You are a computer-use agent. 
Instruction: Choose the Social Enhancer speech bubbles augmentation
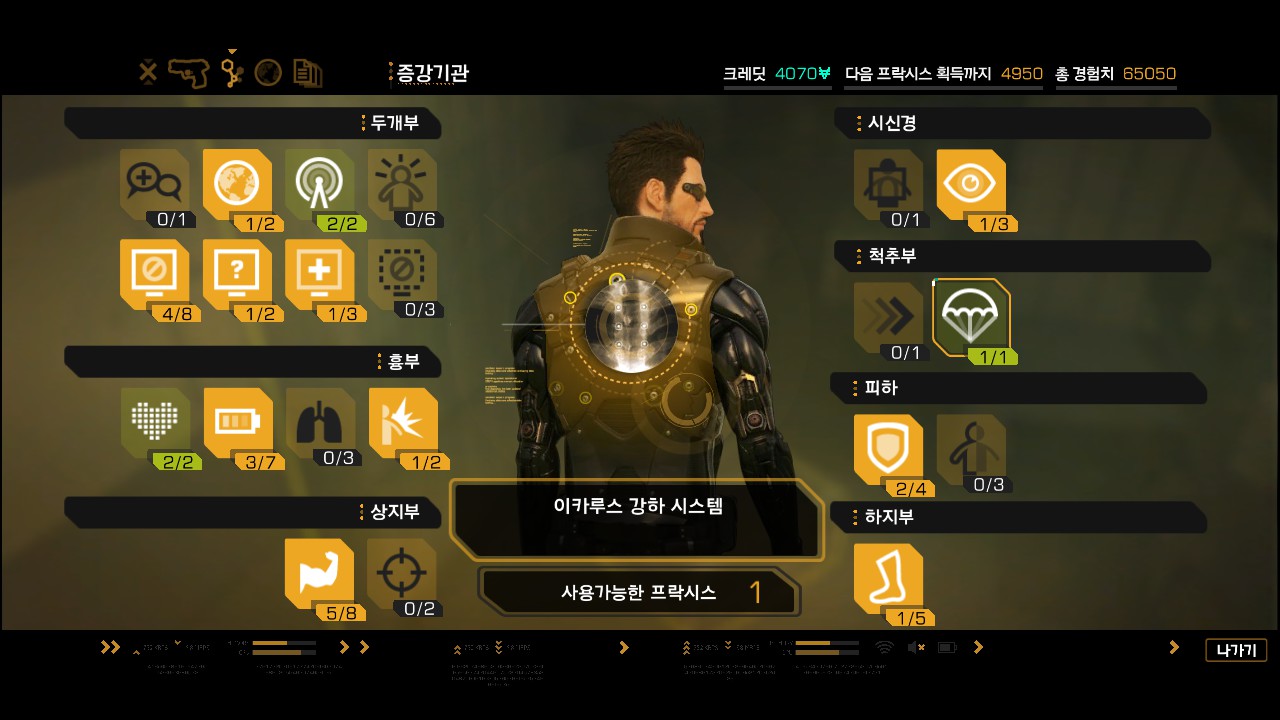[x=154, y=184]
